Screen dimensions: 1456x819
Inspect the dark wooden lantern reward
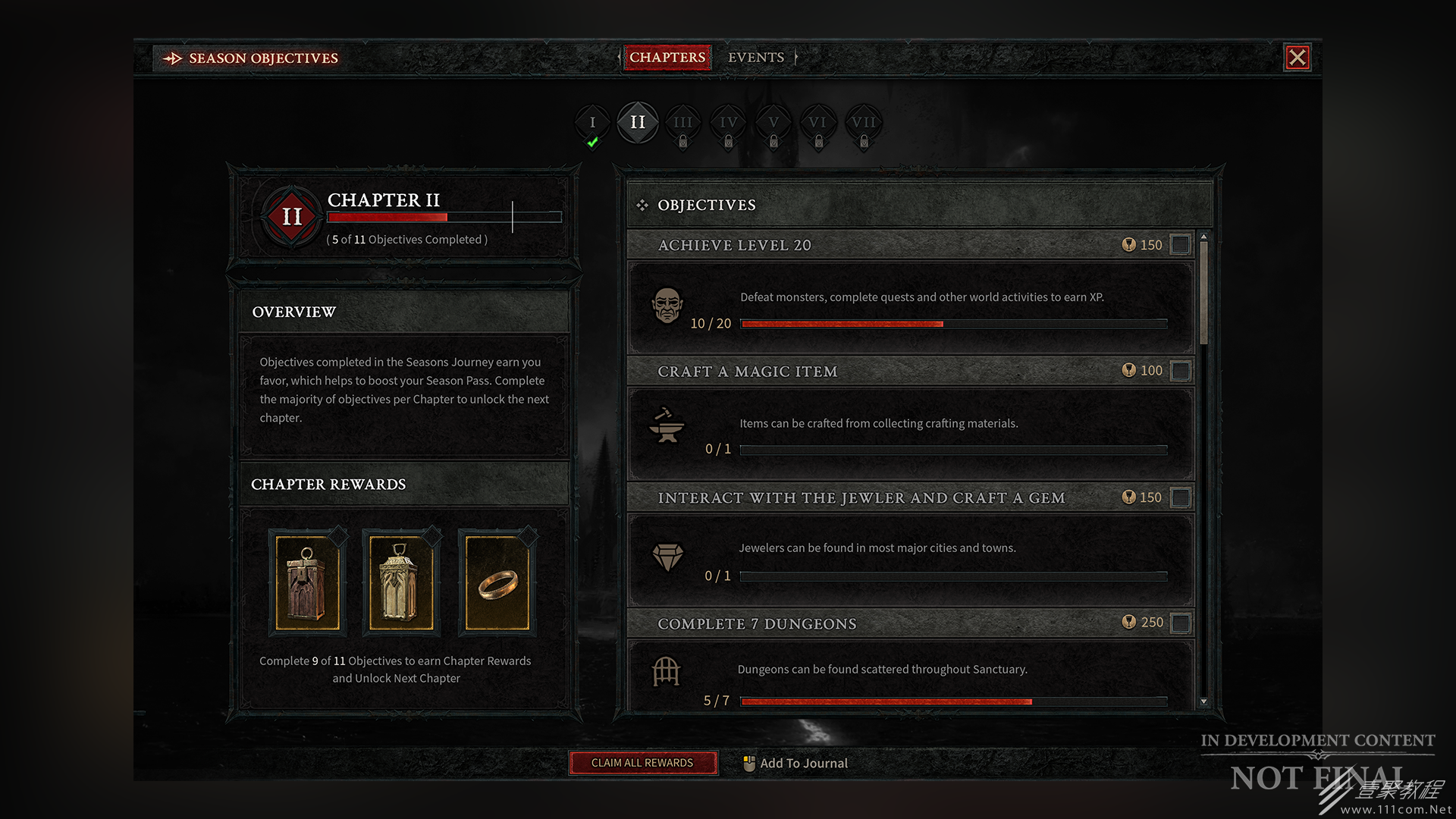tap(307, 583)
